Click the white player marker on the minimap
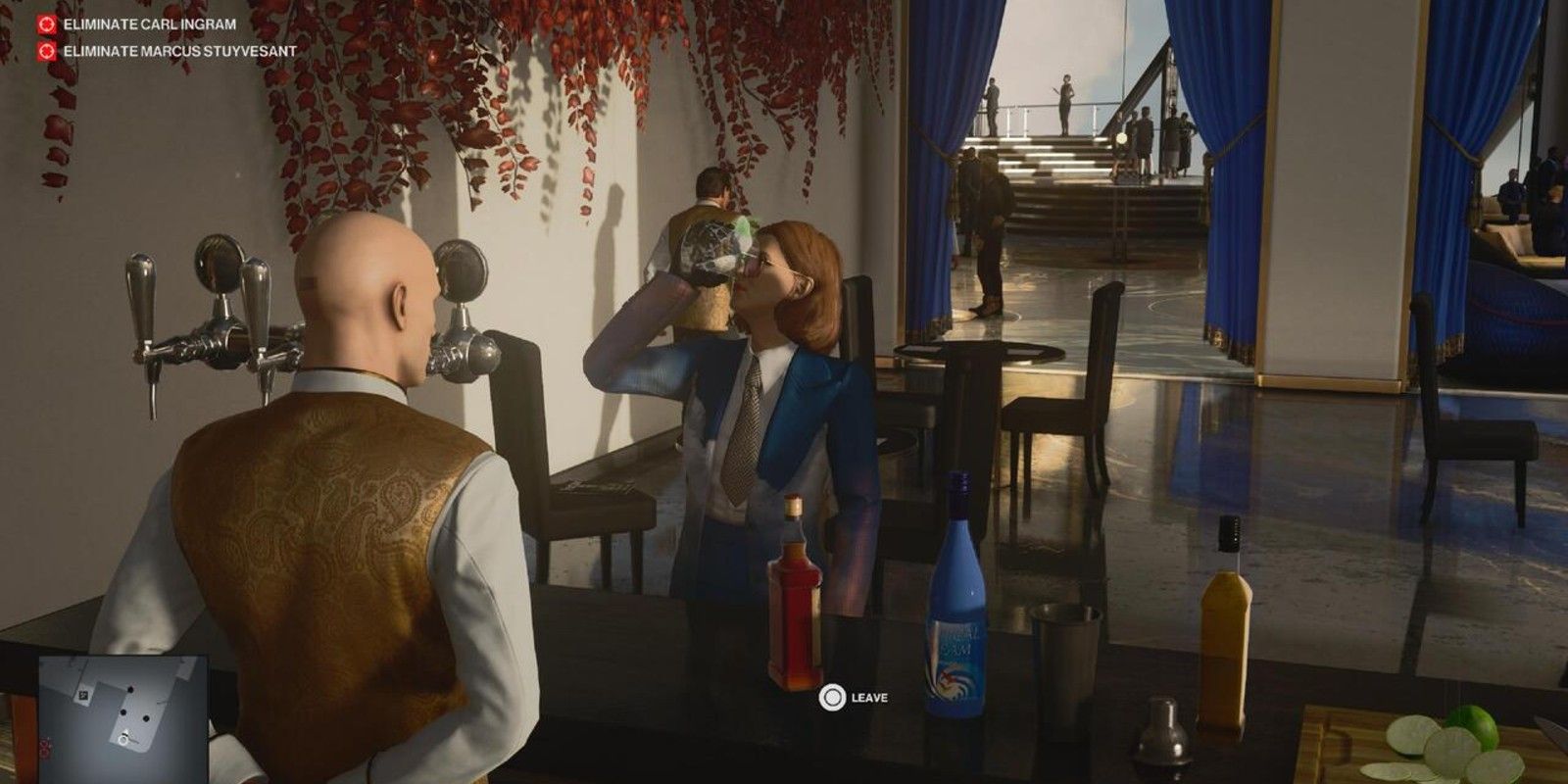The image size is (1568, 784). [x=123, y=740]
